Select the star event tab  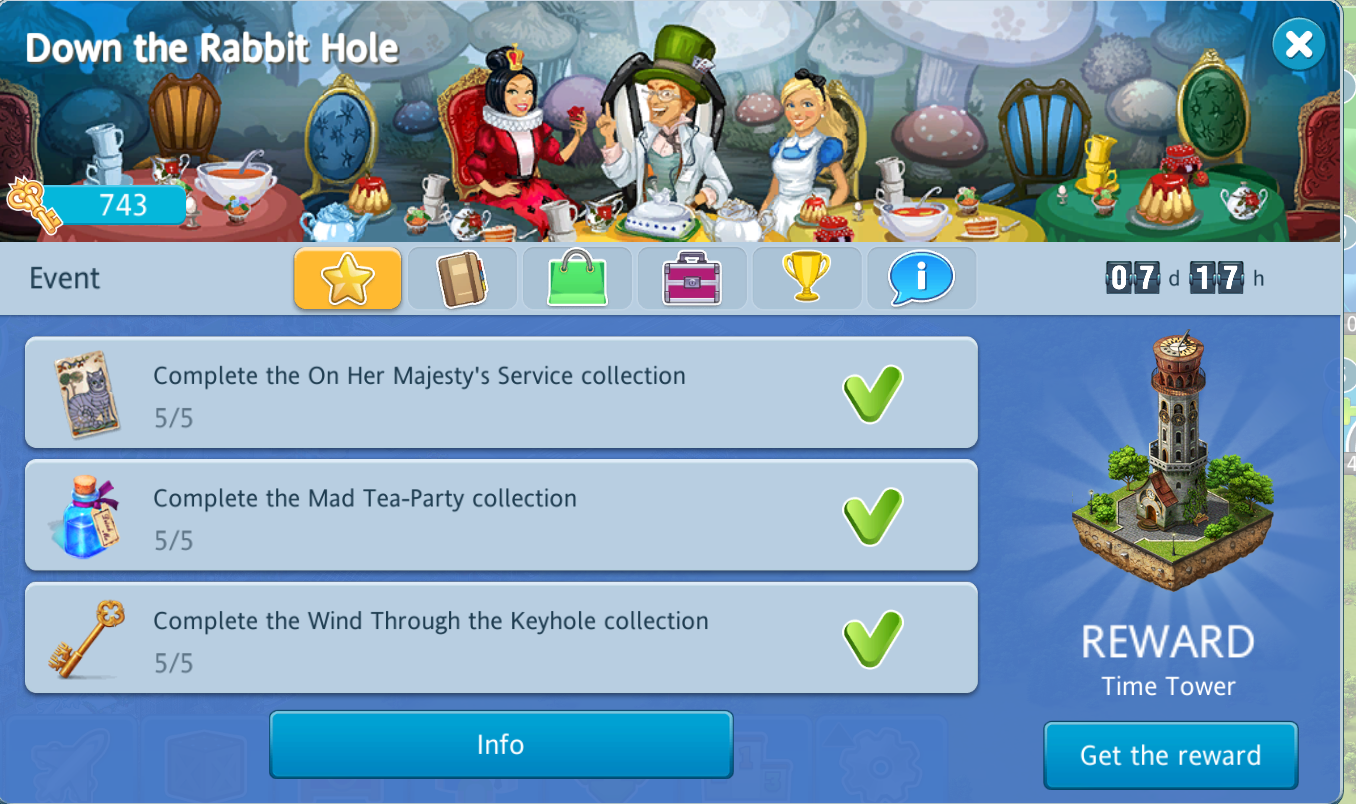(347, 278)
